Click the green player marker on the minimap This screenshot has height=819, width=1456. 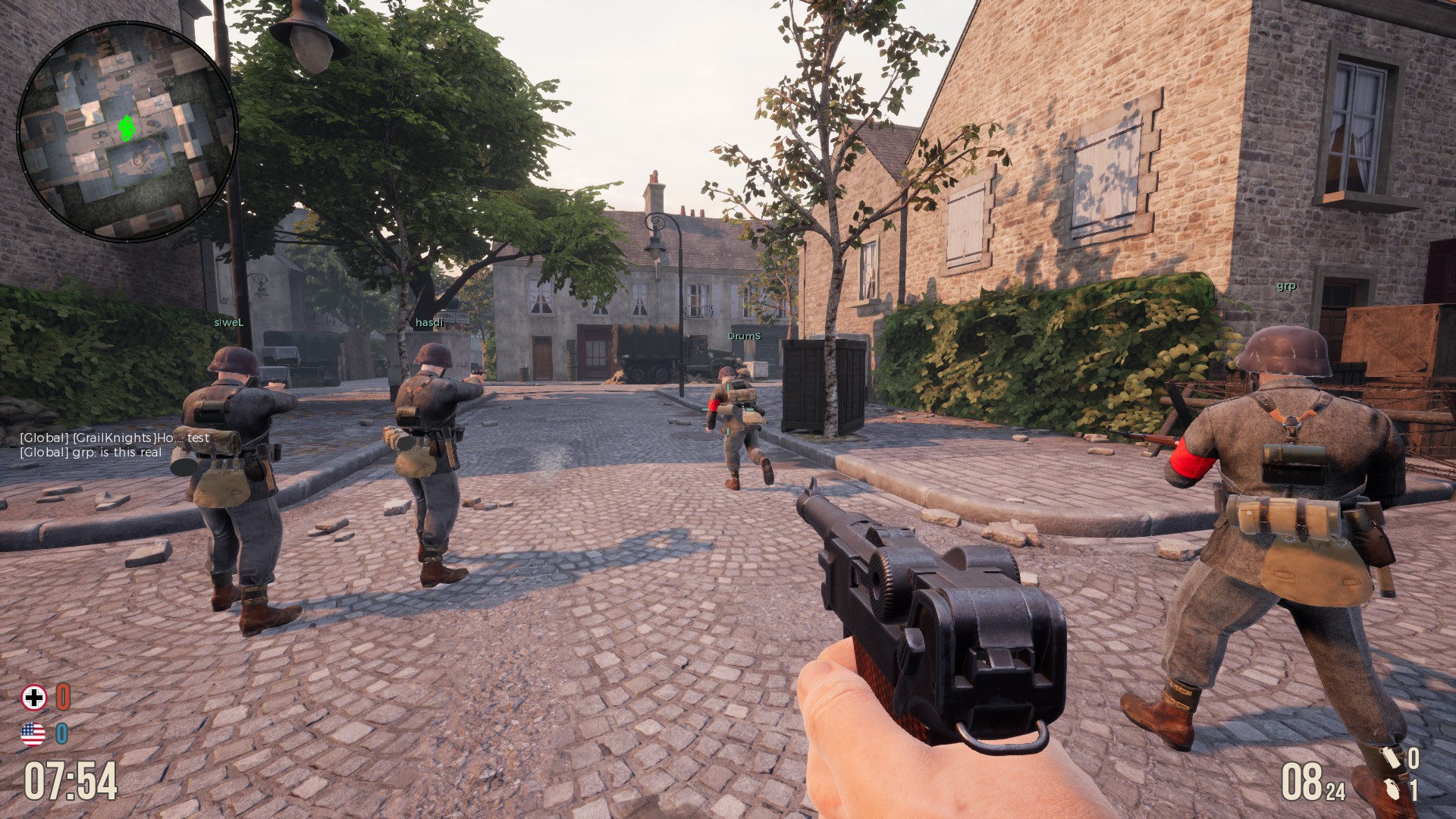(x=127, y=129)
